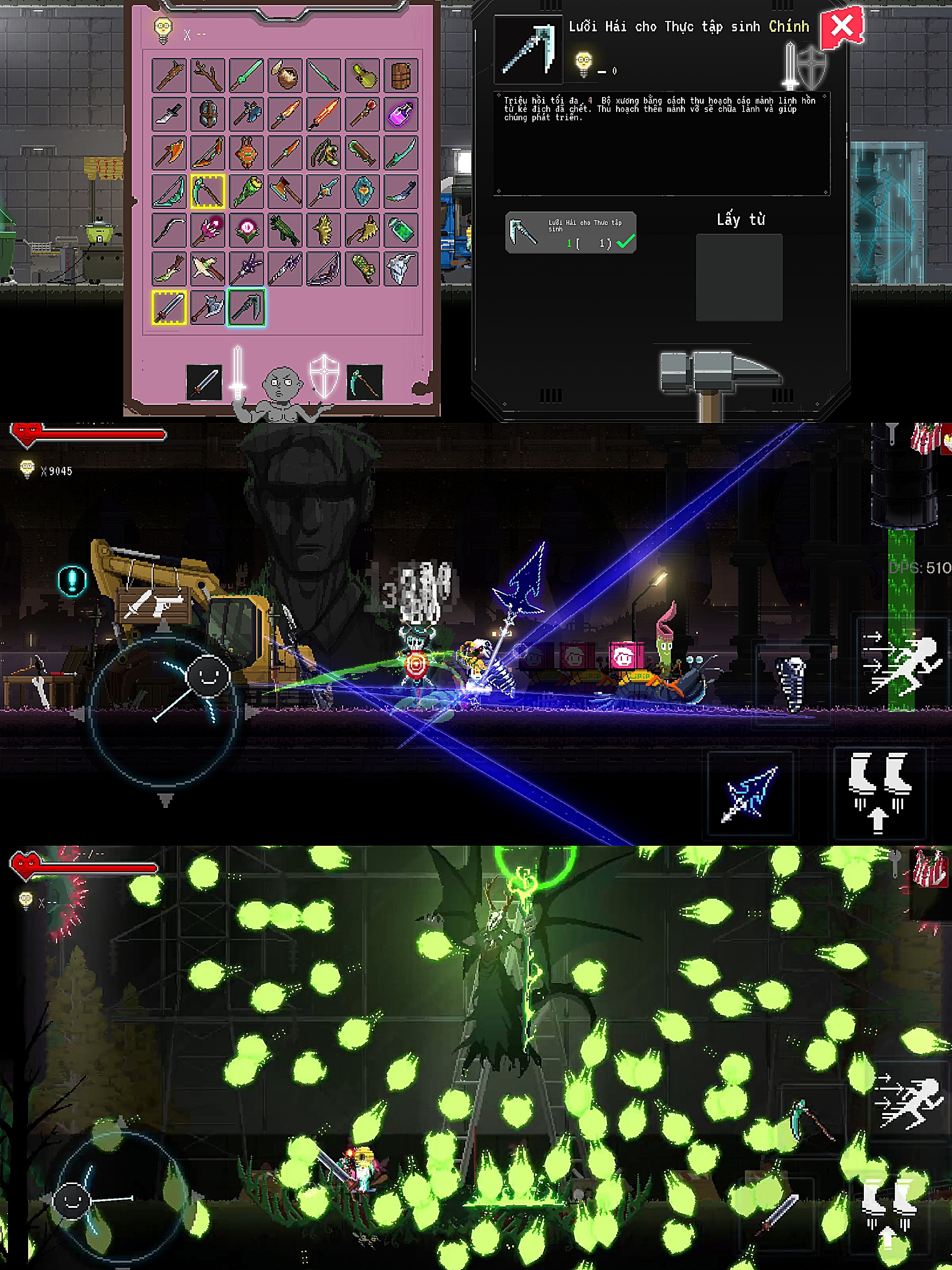Select the orange beetle shield item
The image size is (952, 1270).
click(246, 153)
